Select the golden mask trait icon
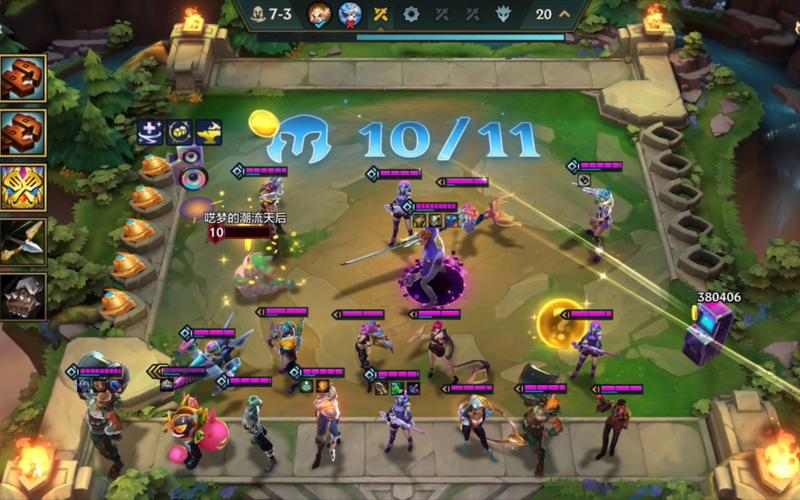The image size is (800, 500). coord(23,187)
